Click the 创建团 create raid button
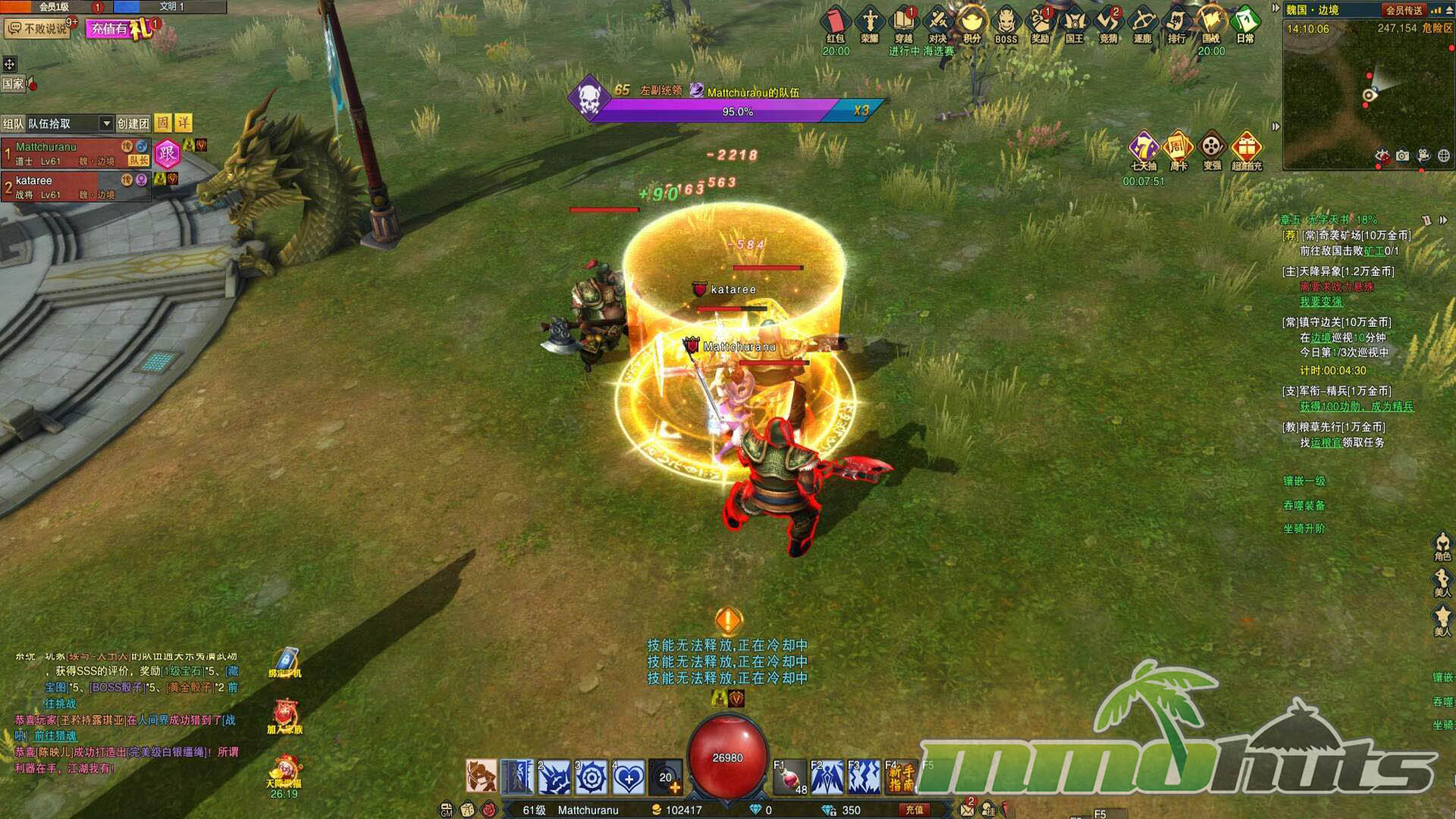The width and height of the screenshot is (1456, 819). pyautogui.click(x=133, y=124)
